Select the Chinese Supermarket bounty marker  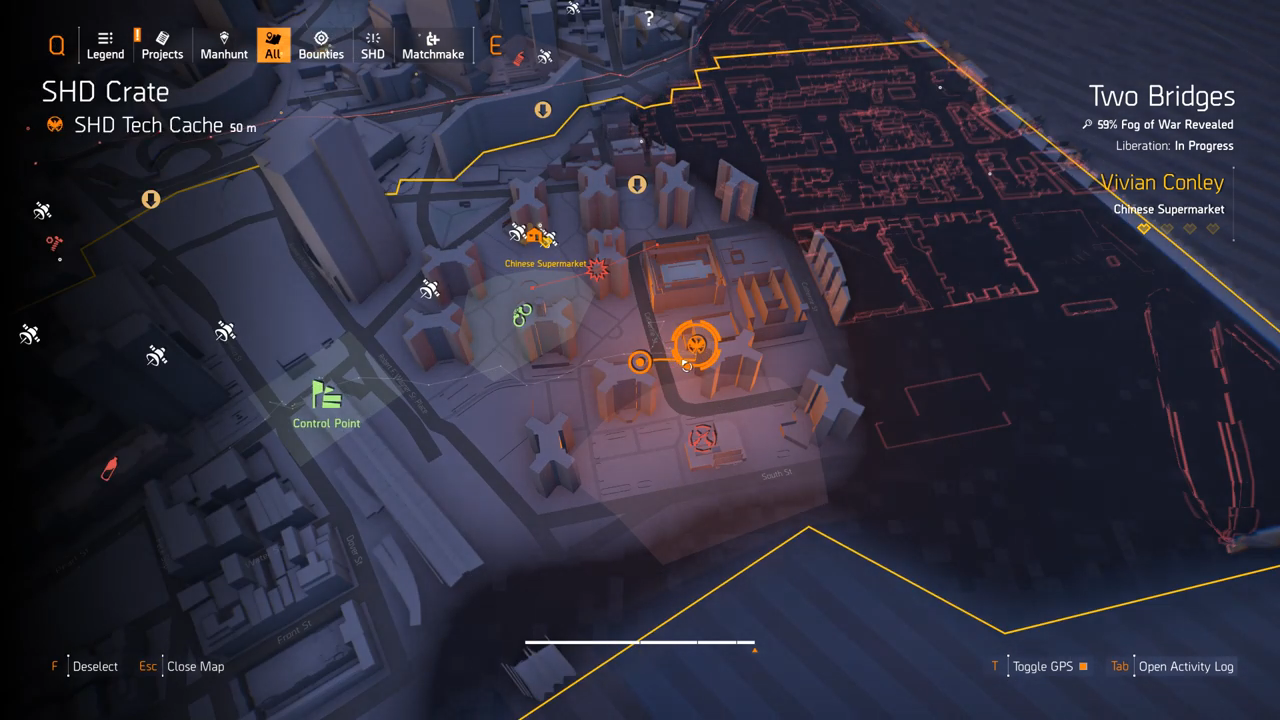[x=597, y=268]
